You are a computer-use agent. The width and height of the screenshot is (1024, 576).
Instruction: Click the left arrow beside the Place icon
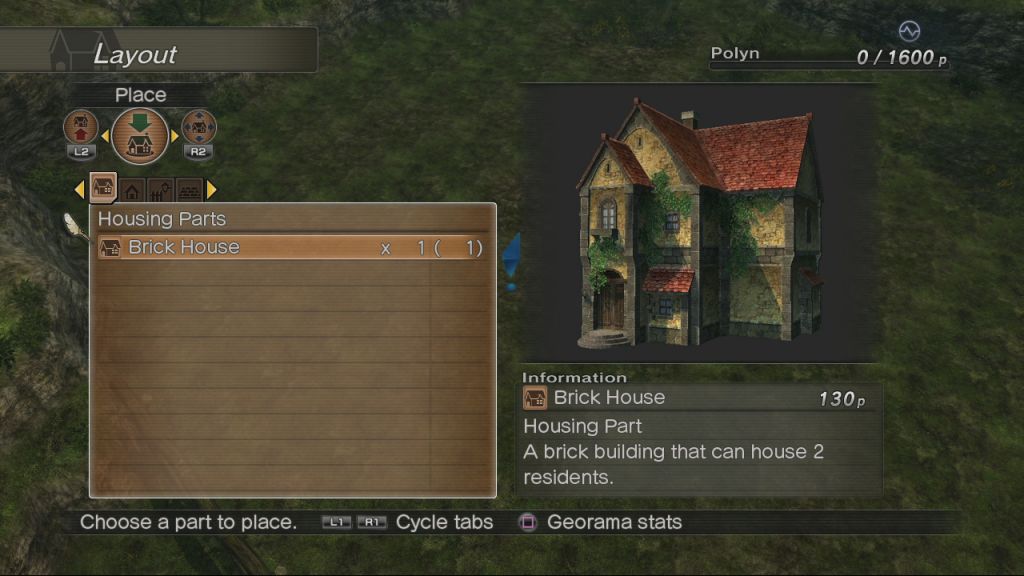click(x=105, y=136)
